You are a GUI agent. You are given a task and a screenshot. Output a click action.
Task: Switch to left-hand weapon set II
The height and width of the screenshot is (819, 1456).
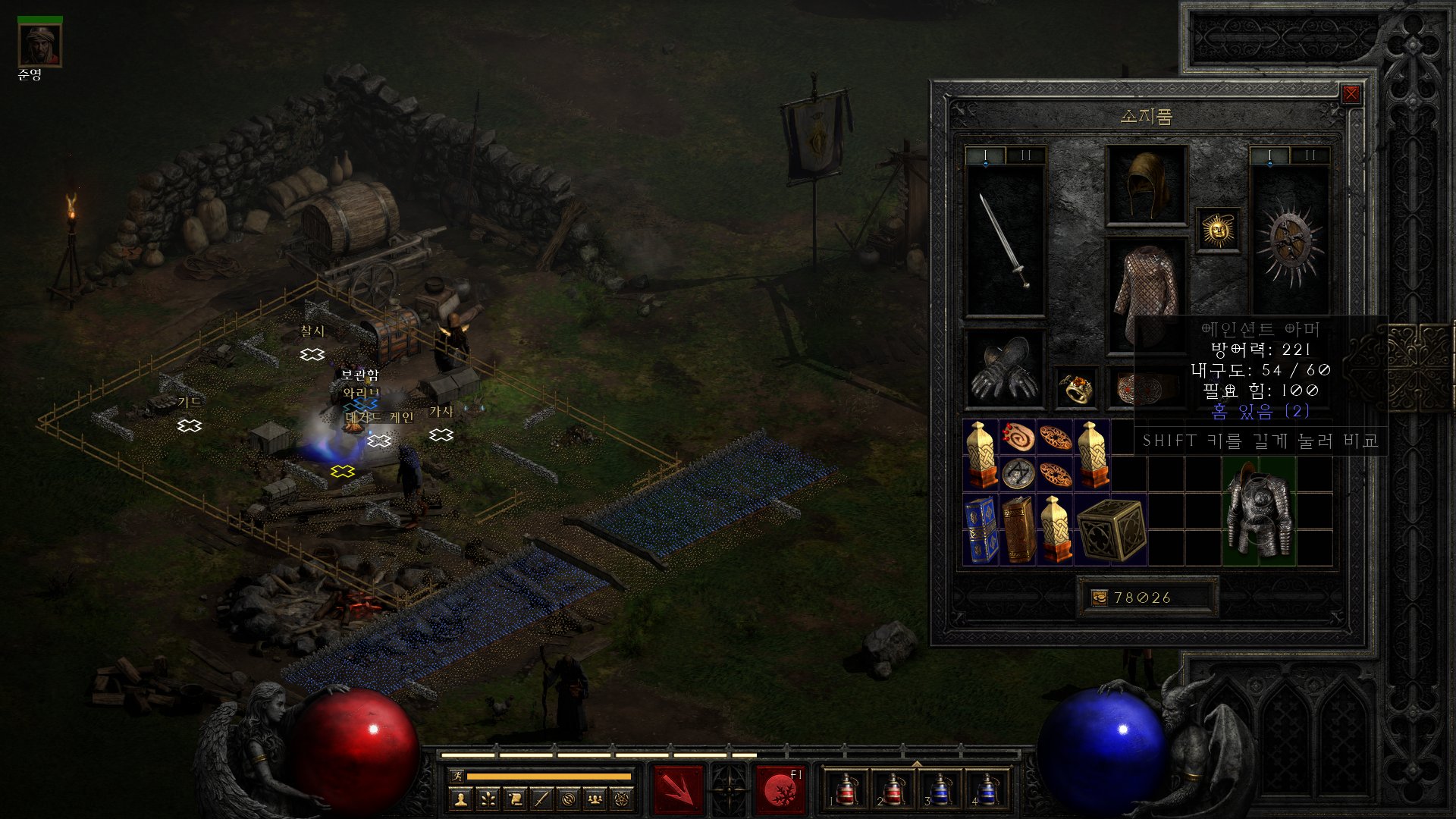(1025, 155)
